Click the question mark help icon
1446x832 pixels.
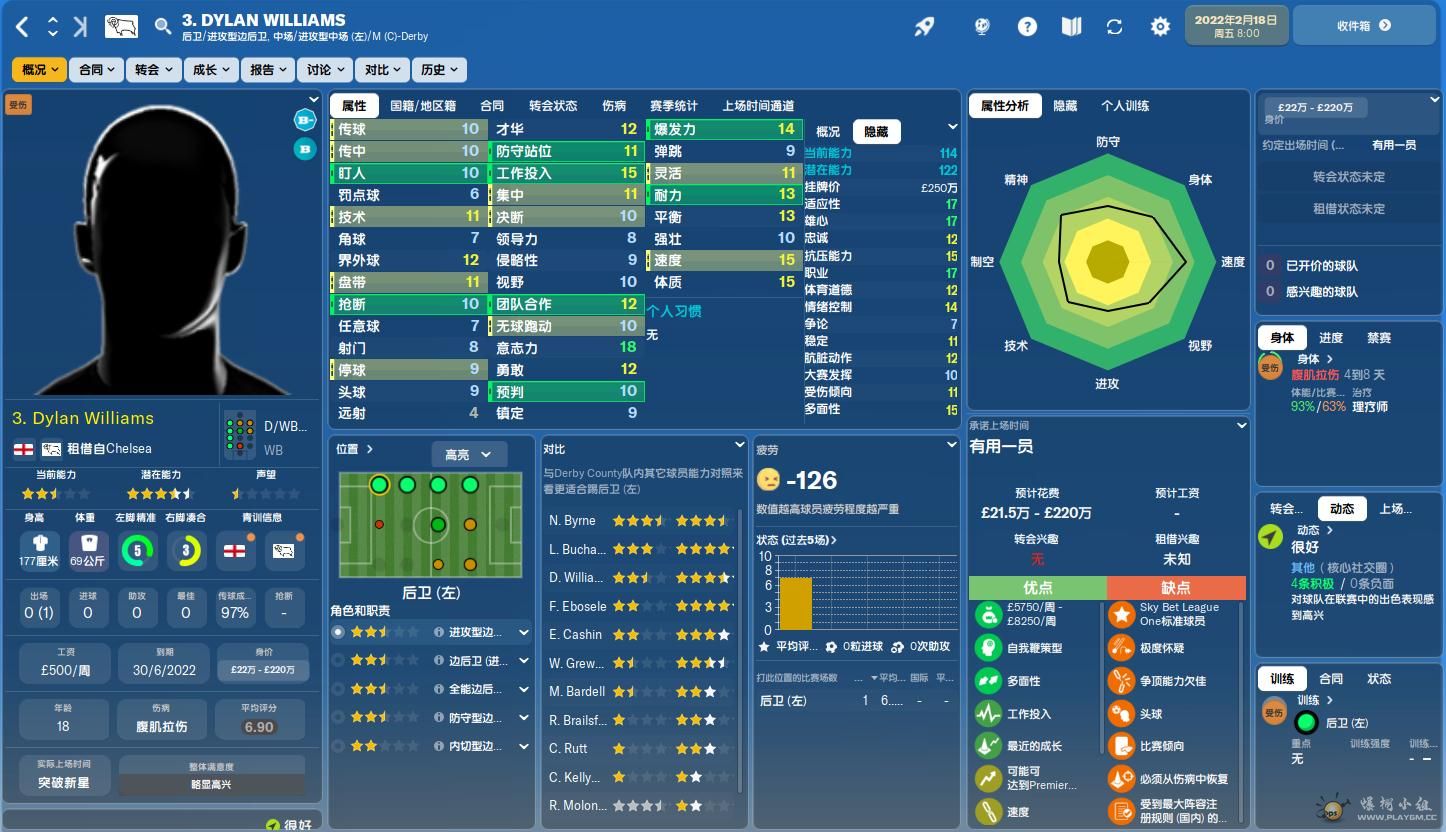click(1027, 27)
